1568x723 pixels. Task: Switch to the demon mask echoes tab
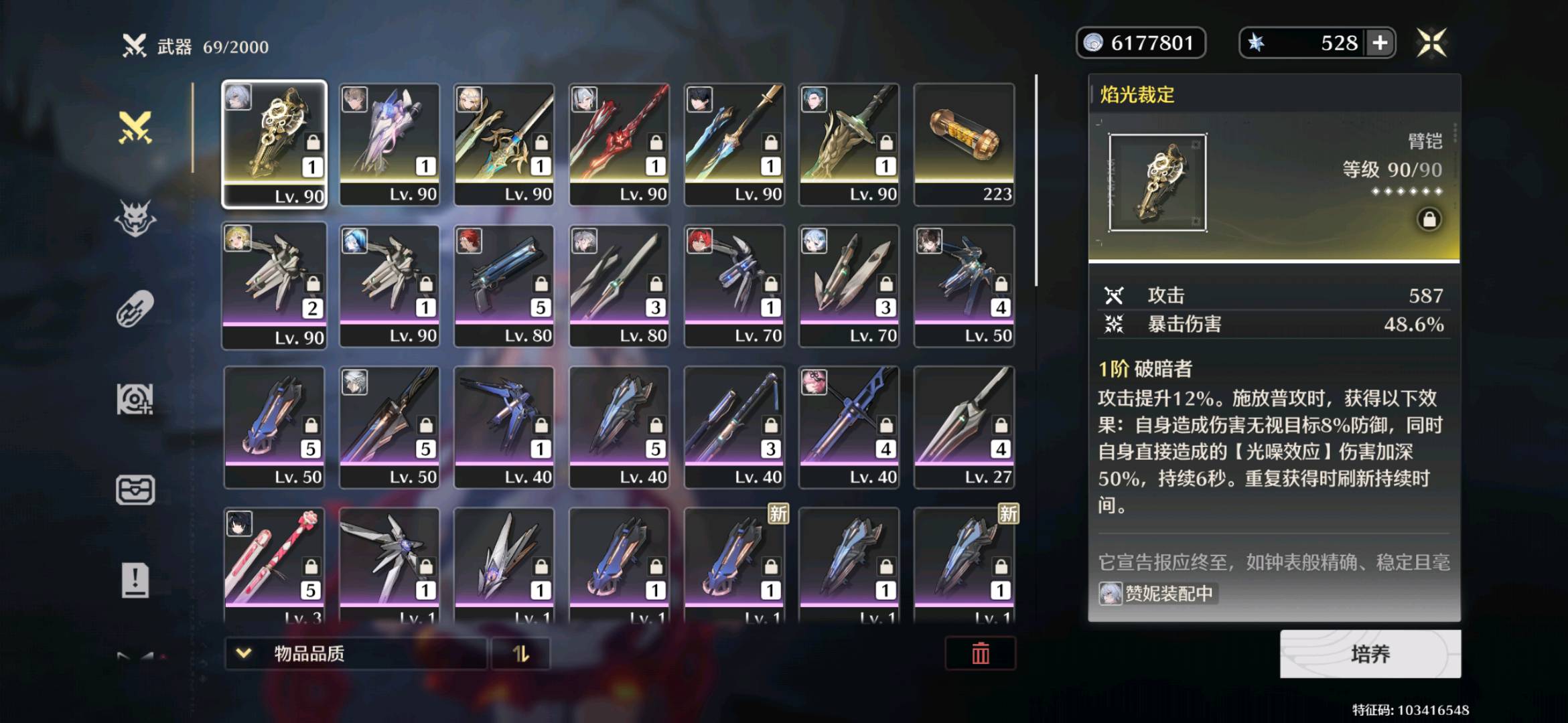(x=135, y=218)
